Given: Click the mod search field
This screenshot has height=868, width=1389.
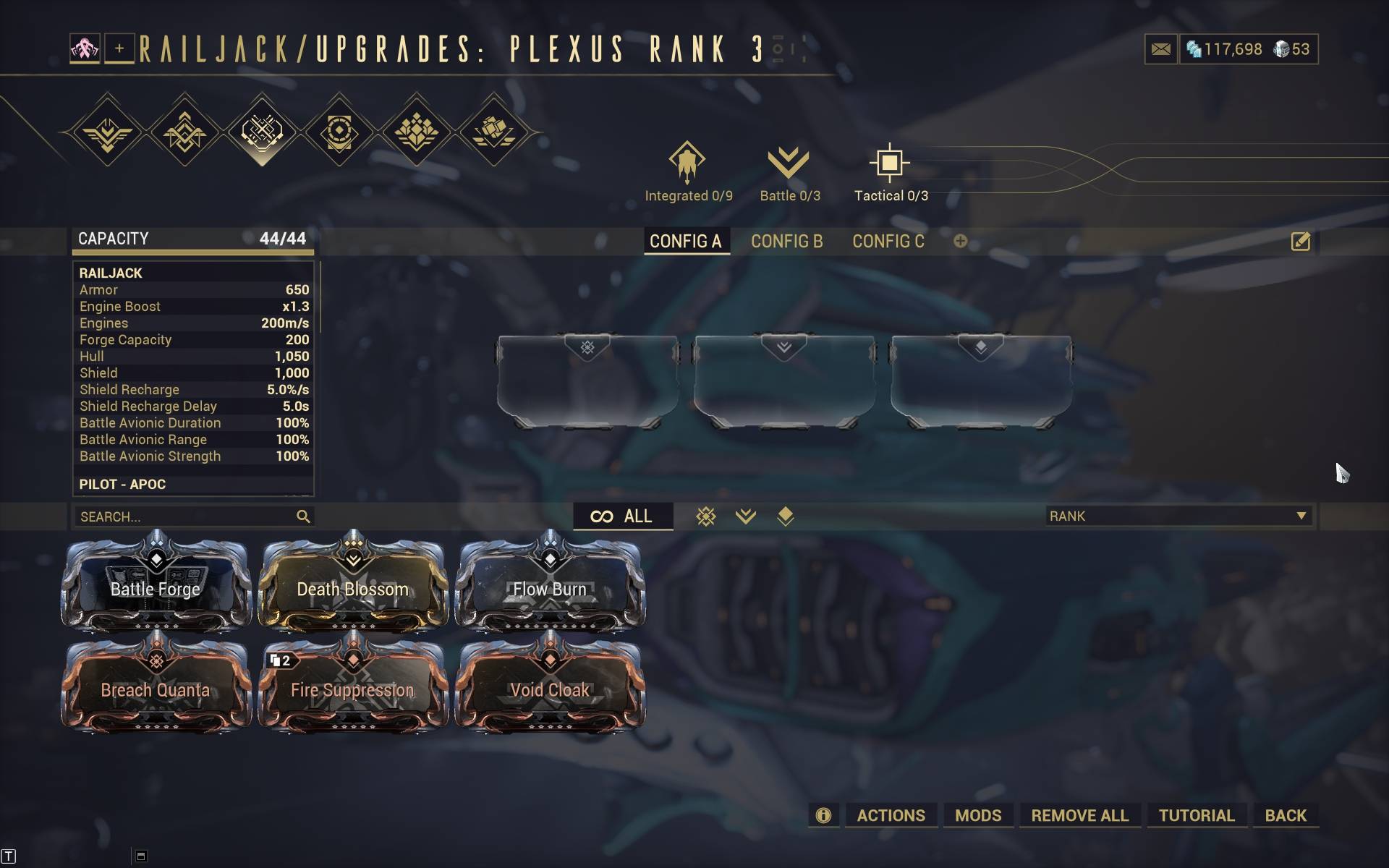Looking at the screenshot, I should (x=184, y=516).
